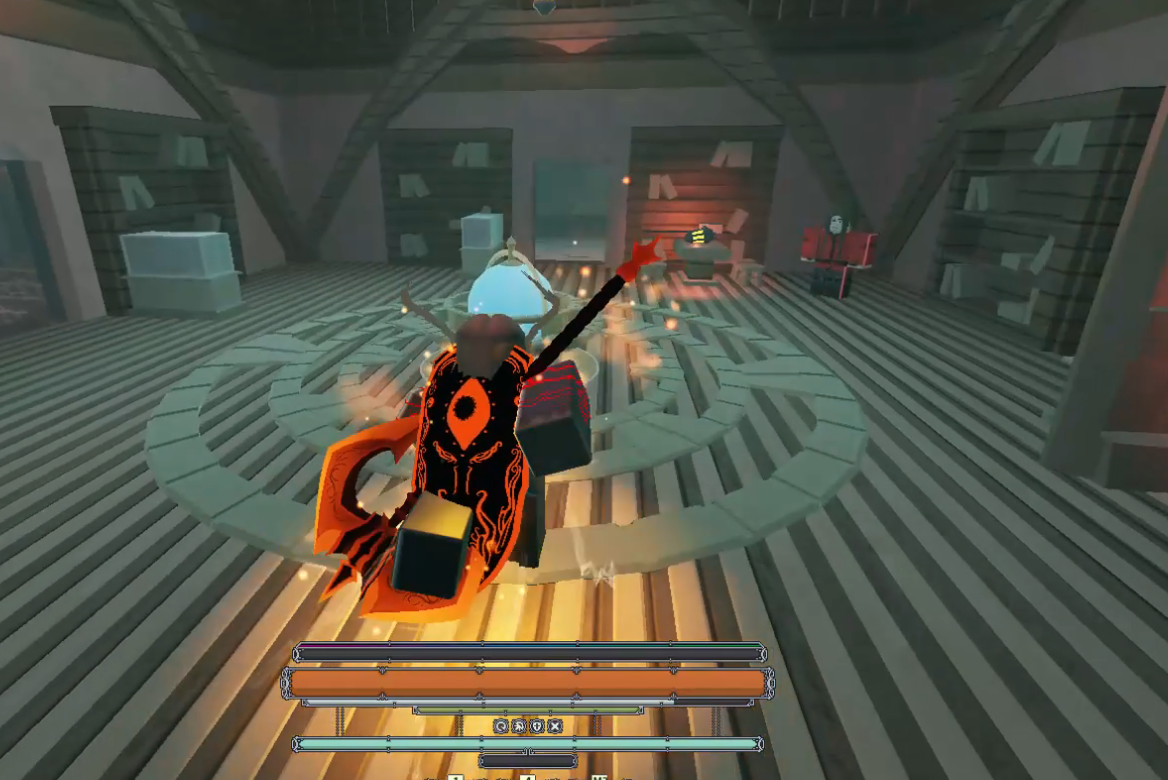This screenshot has height=780, width=1168.
Task: Click the circular arrow status icon
Action: [501, 726]
